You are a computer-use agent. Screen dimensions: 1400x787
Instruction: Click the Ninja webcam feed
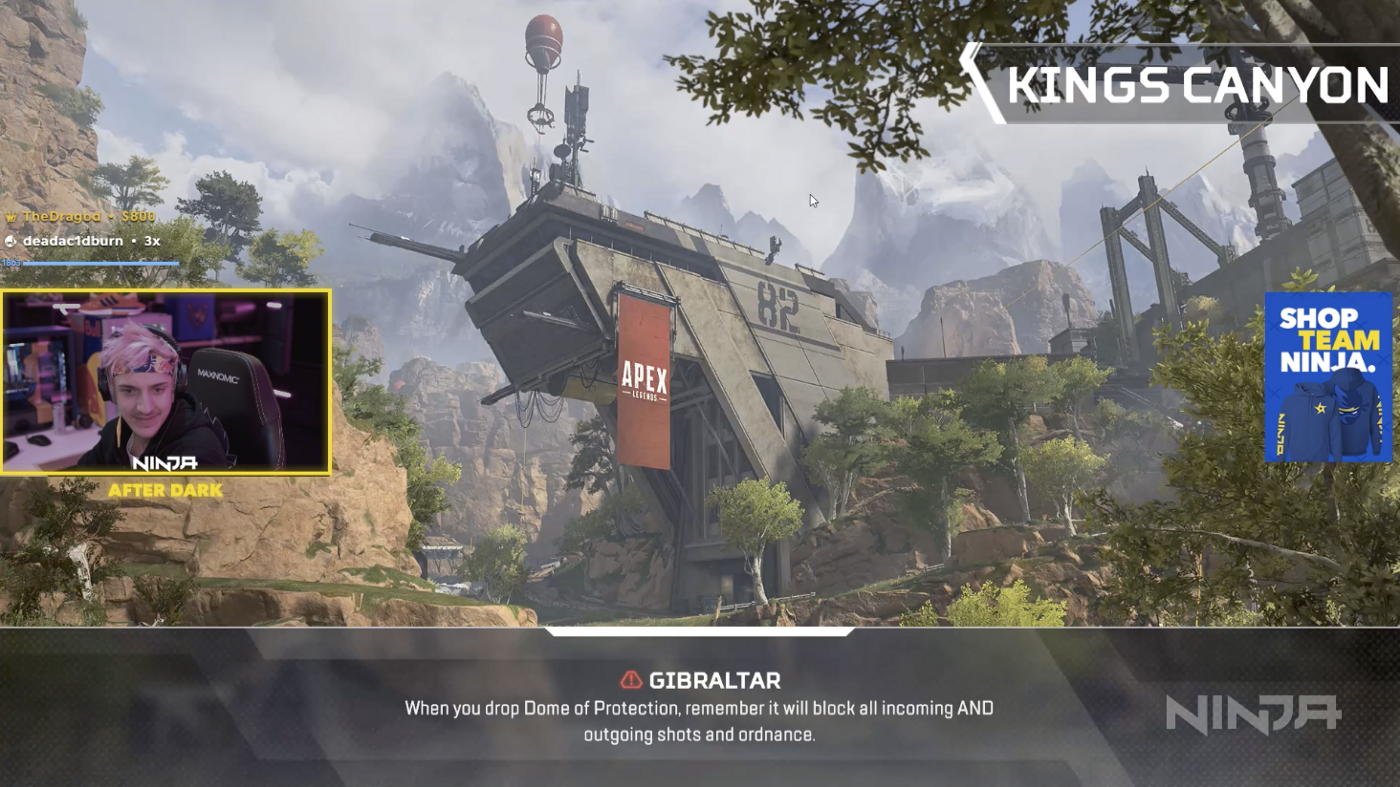click(x=166, y=382)
